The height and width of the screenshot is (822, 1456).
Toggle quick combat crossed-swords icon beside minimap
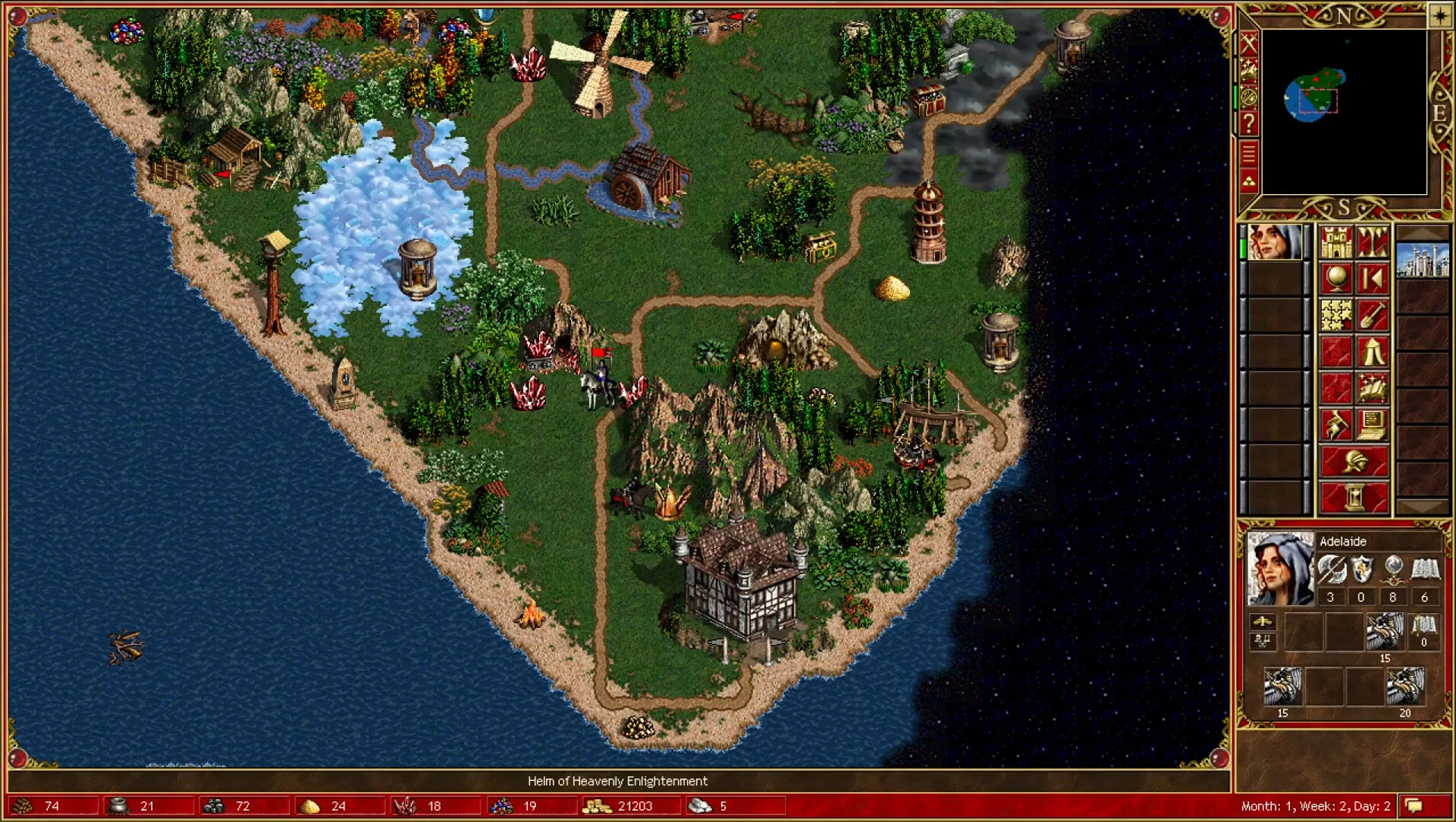coord(1248,44)
